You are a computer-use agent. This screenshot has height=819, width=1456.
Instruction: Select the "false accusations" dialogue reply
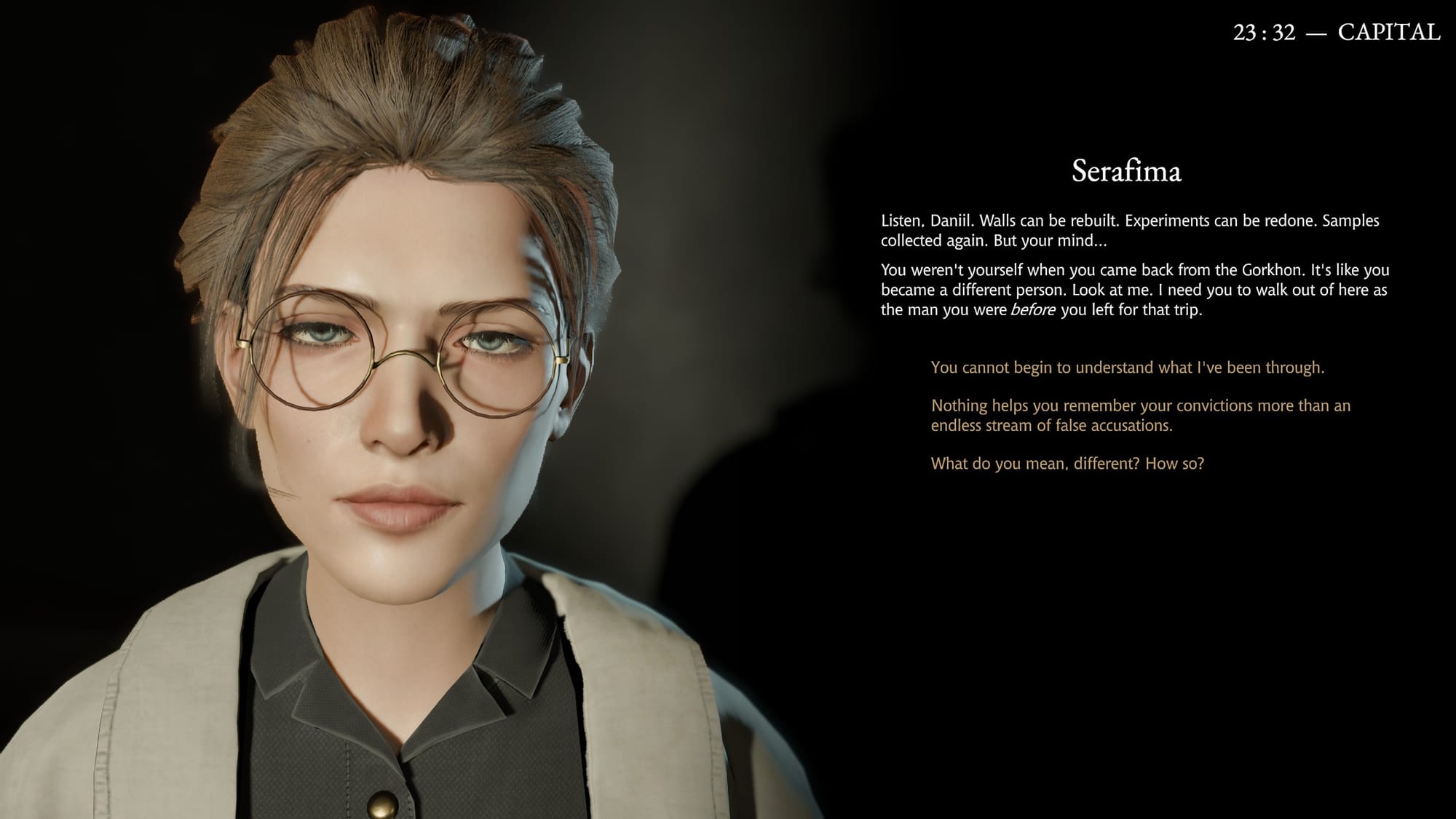pos(1140,416)
